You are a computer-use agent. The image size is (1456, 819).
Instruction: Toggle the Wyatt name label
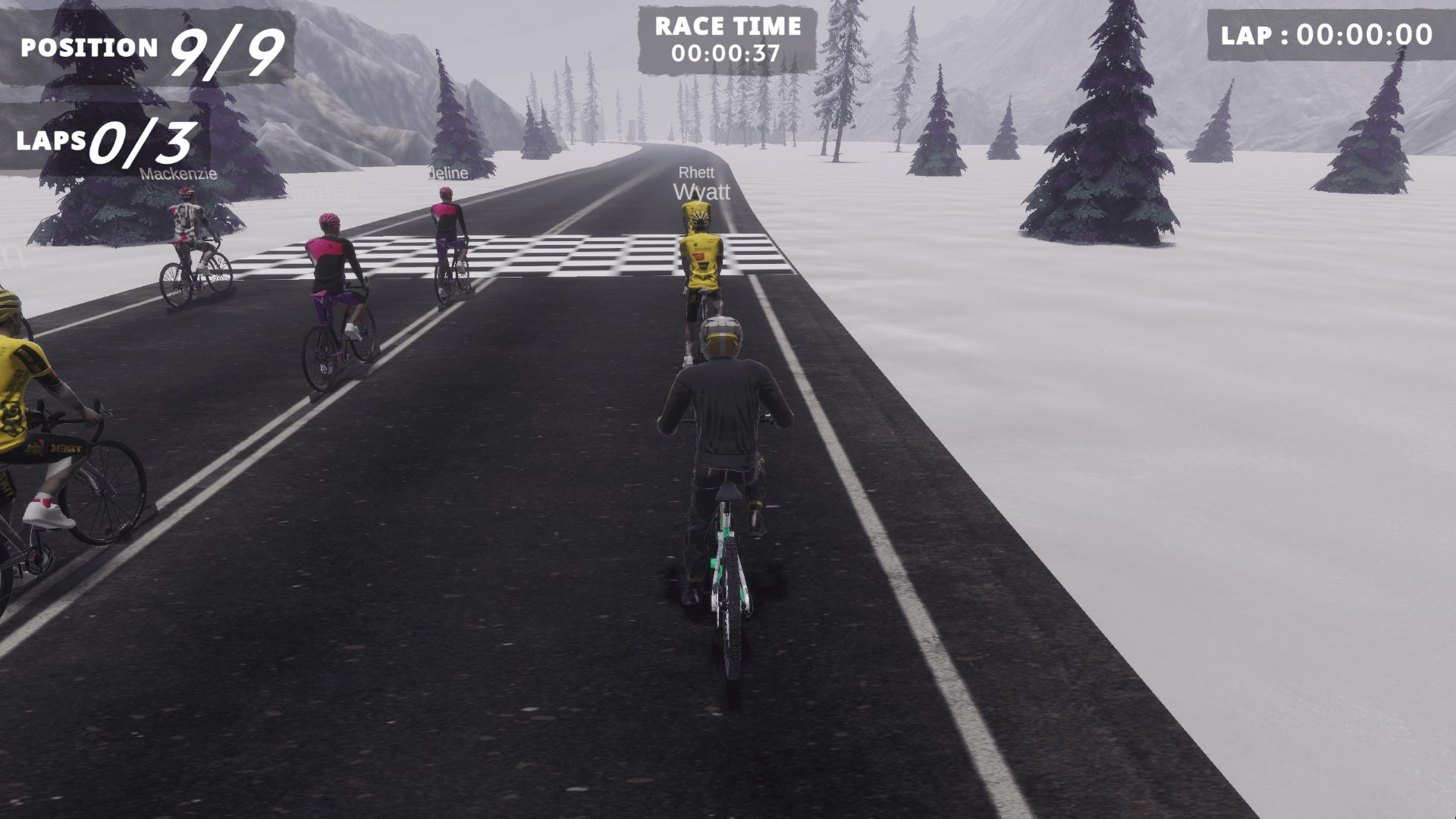coord(702,192)
